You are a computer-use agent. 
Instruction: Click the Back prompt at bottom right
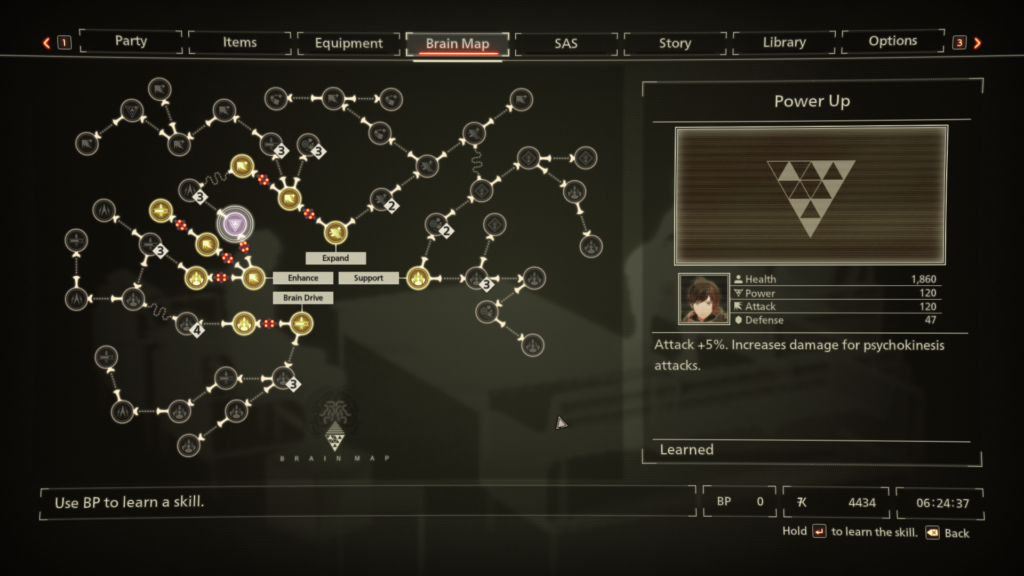946,533
